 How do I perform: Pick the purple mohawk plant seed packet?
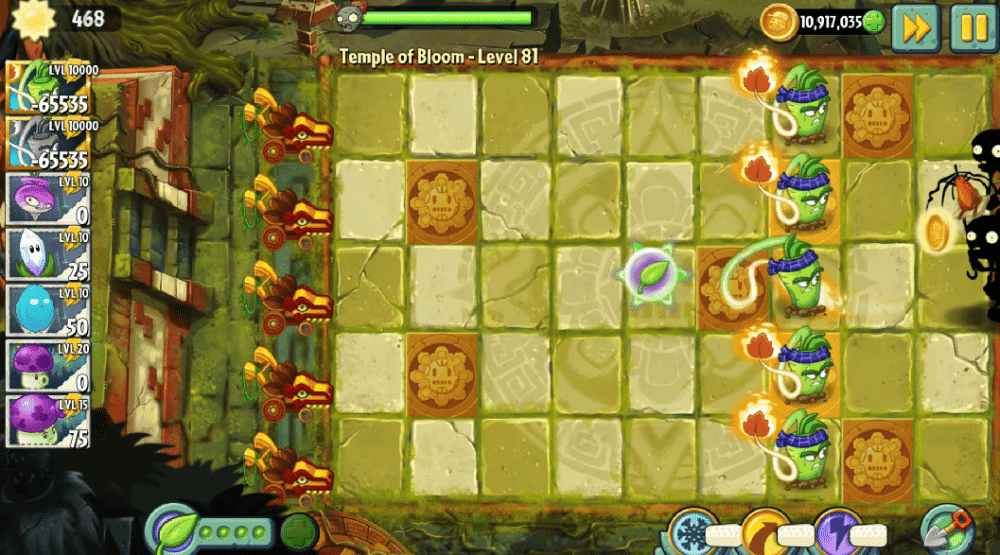[48, 200]
